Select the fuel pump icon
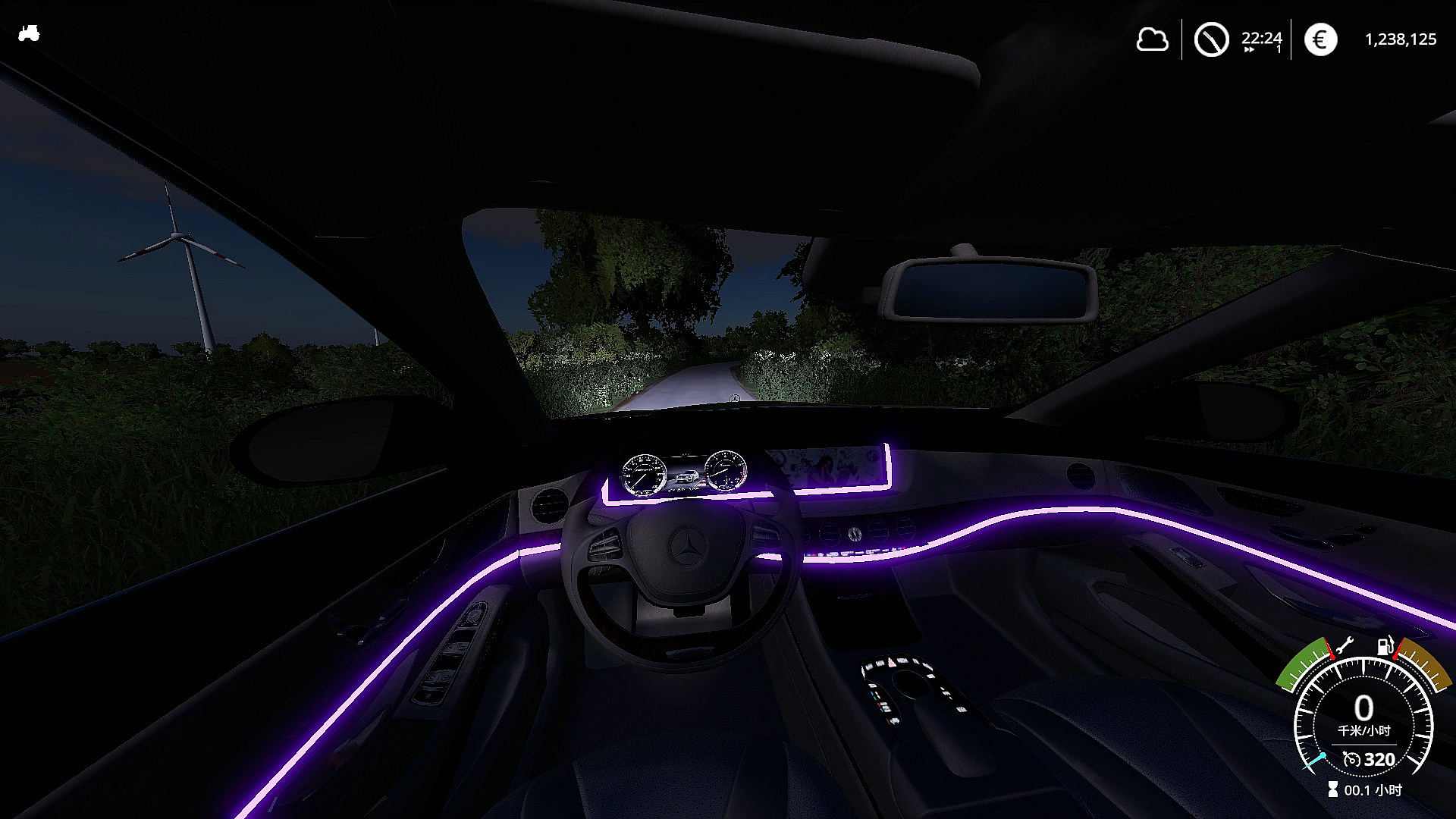The width and height of the screenshot is (1456, 819). [1385, 646]
